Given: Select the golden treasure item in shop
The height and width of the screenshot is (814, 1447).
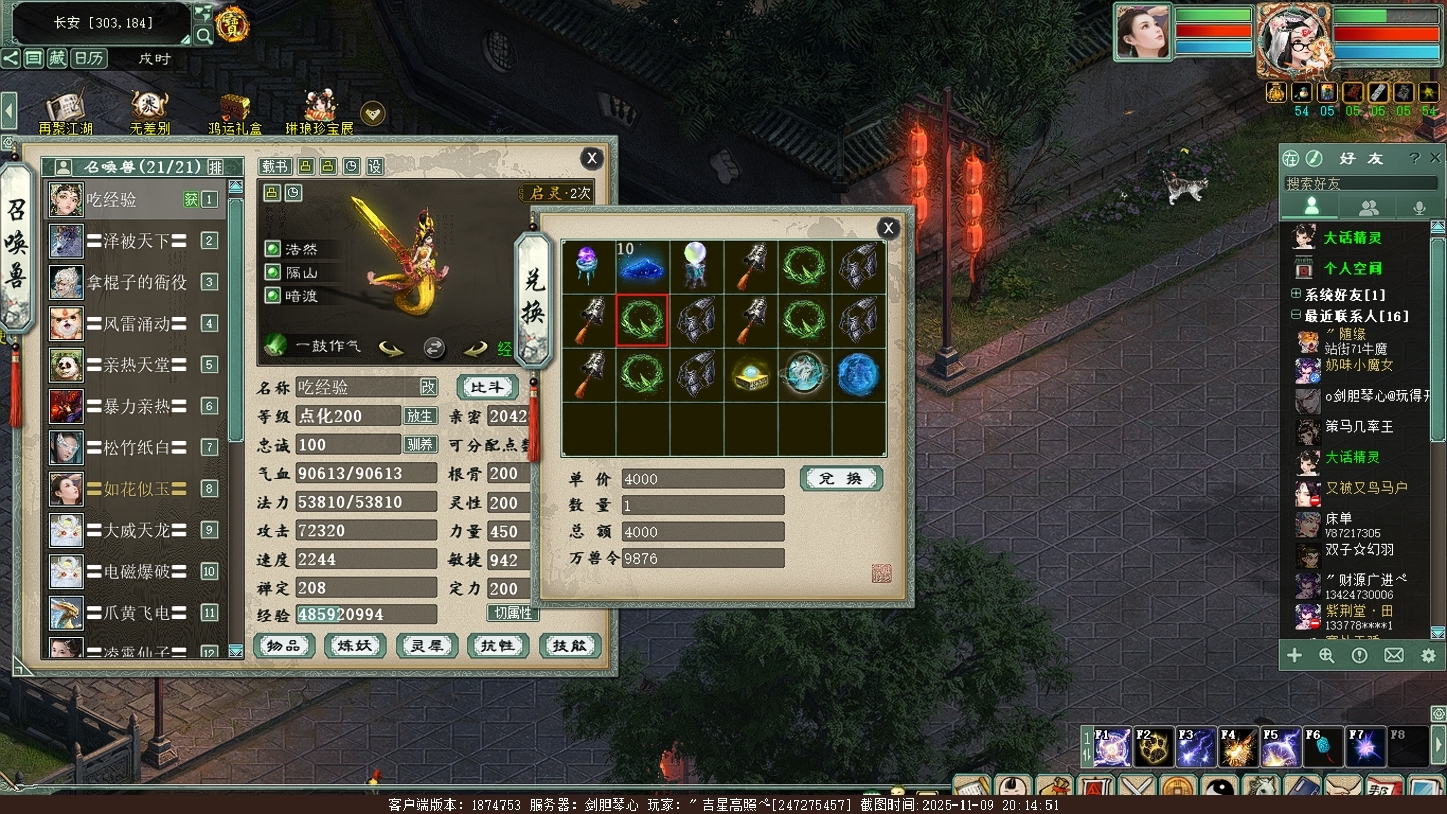Looking at the screenshot, I should (750, 375).
